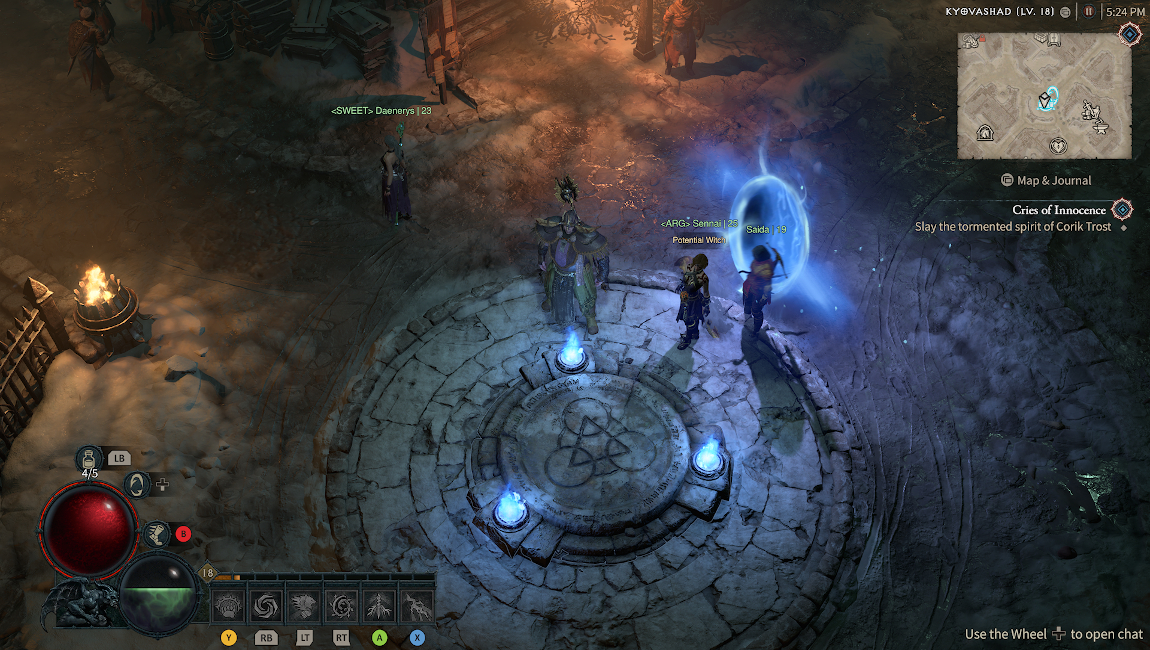Select the branching roots skill slot
This screenshot has width=1150, height=650.
380,606
